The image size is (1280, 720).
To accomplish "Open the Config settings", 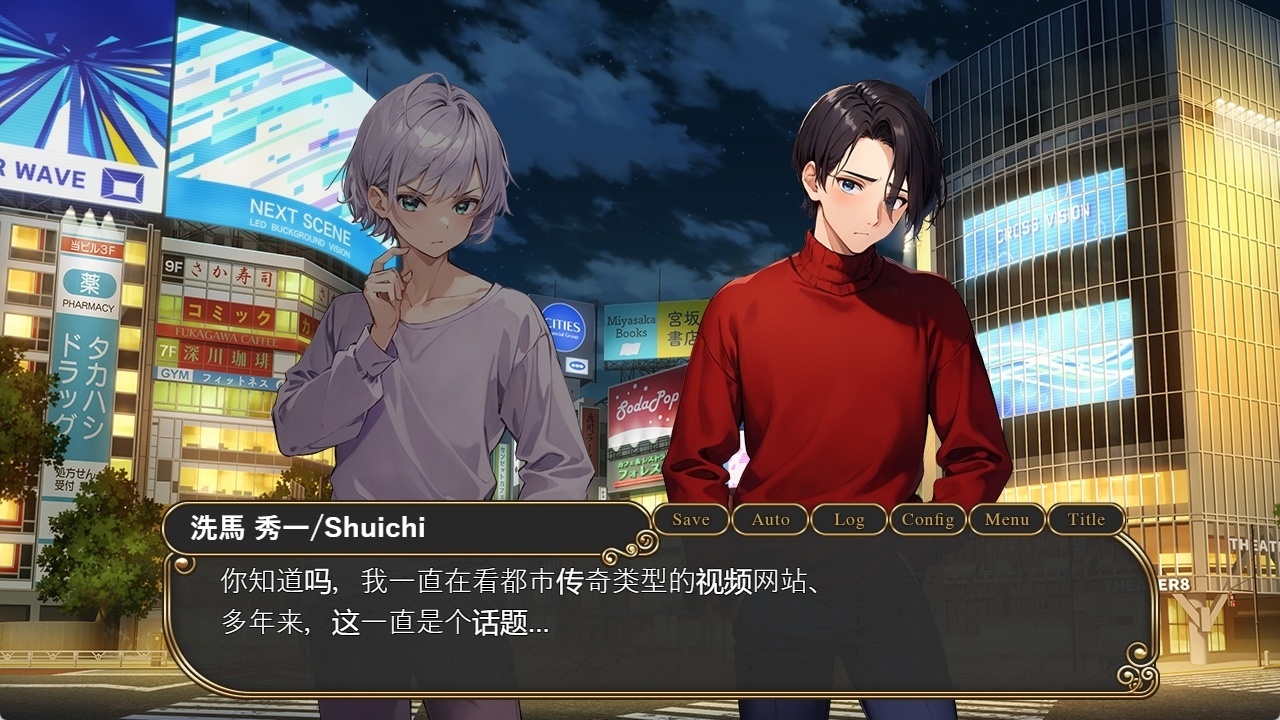I will (928, 519).
